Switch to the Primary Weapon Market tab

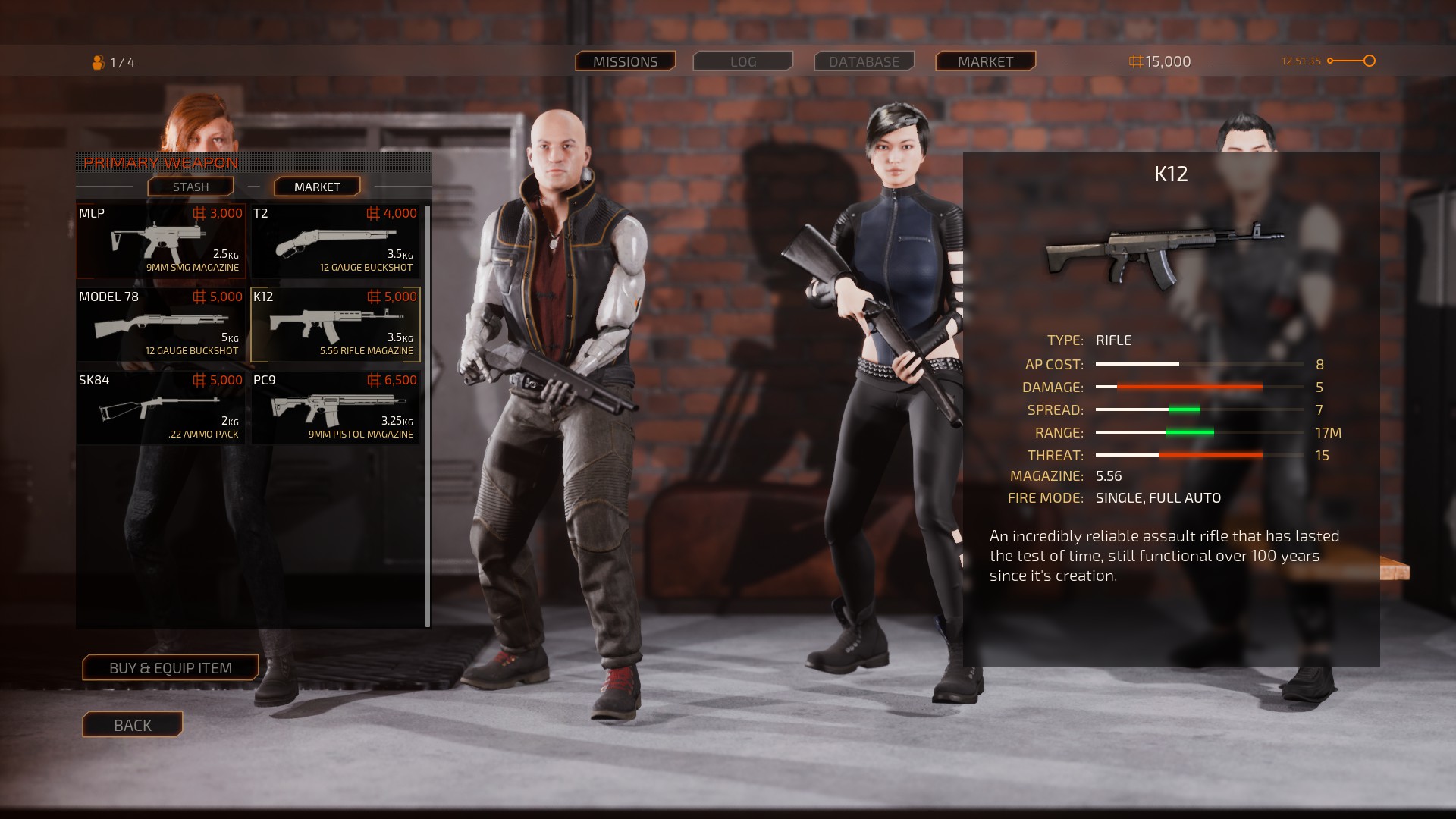(317, 187)
